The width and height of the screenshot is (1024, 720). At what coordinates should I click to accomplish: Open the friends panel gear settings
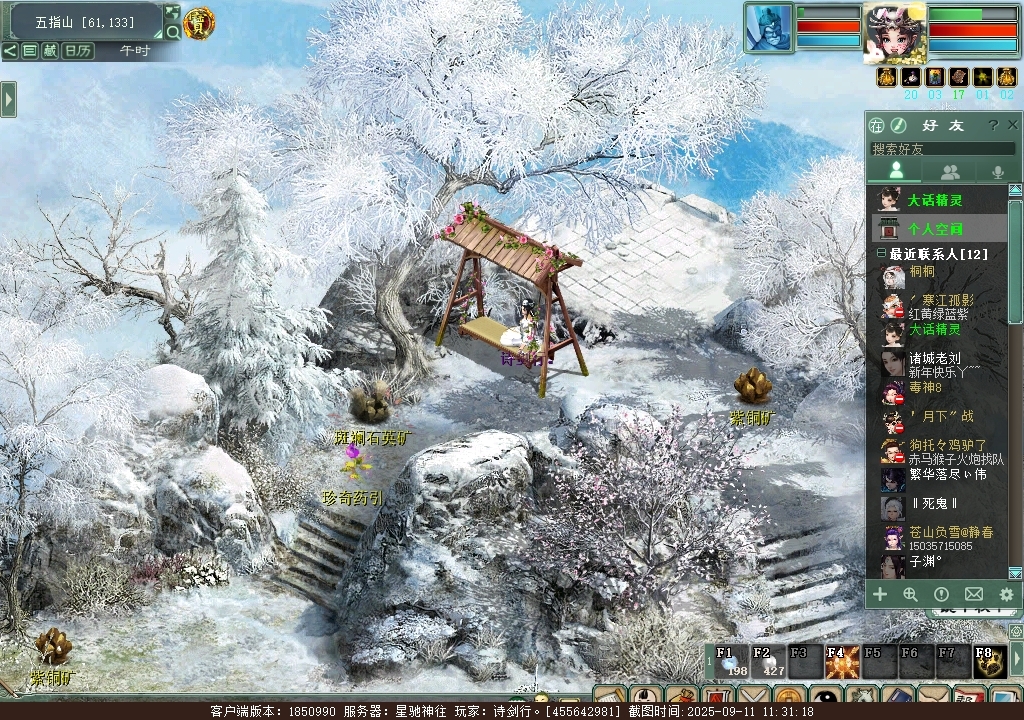[1006, 594]
